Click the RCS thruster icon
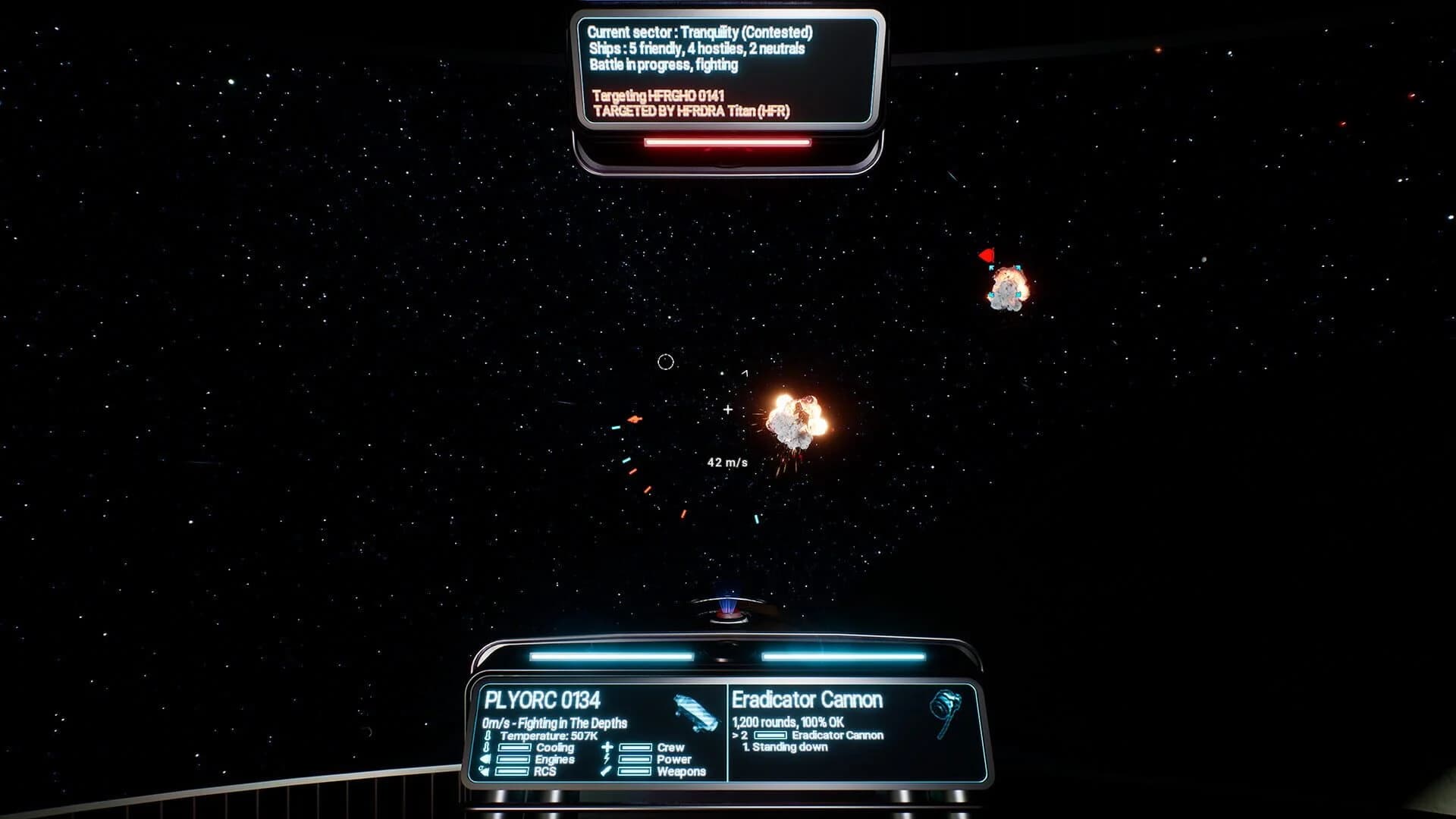This screenshot has width=1456, height=819. coord(485,770)
